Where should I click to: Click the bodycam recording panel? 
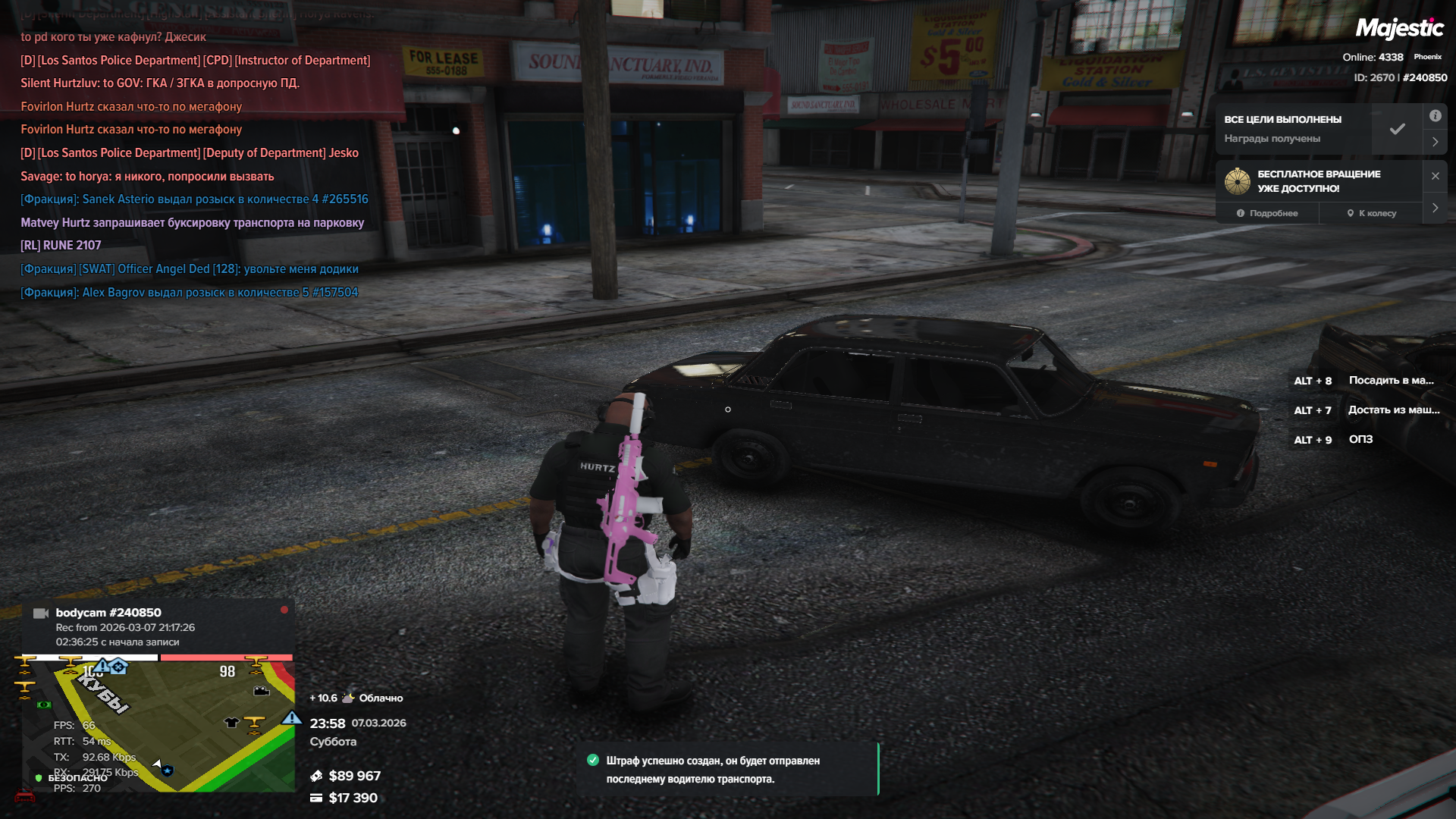pos(158,626)
